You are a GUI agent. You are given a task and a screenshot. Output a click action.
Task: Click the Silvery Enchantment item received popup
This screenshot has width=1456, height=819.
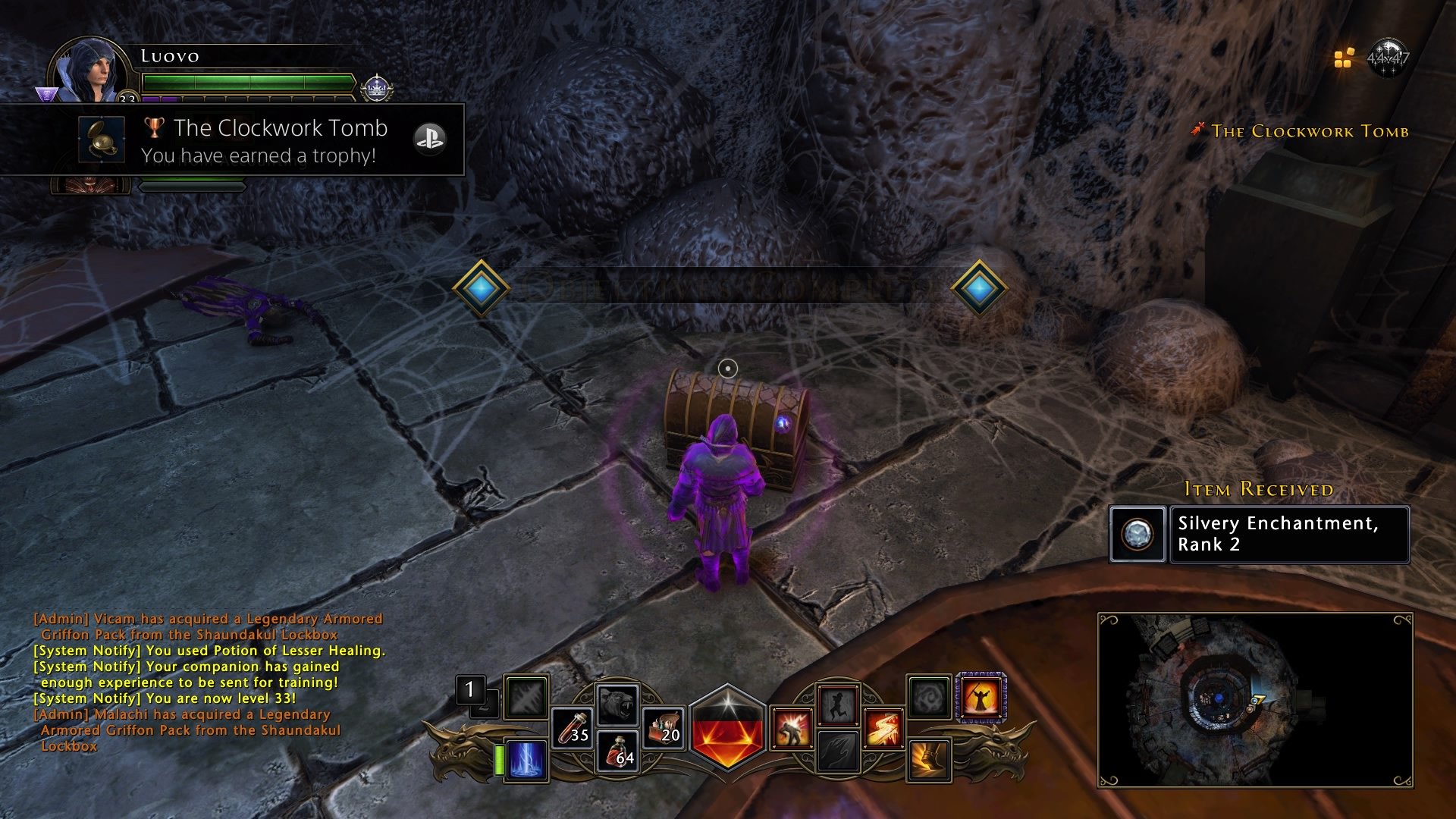coord(1259,535)
